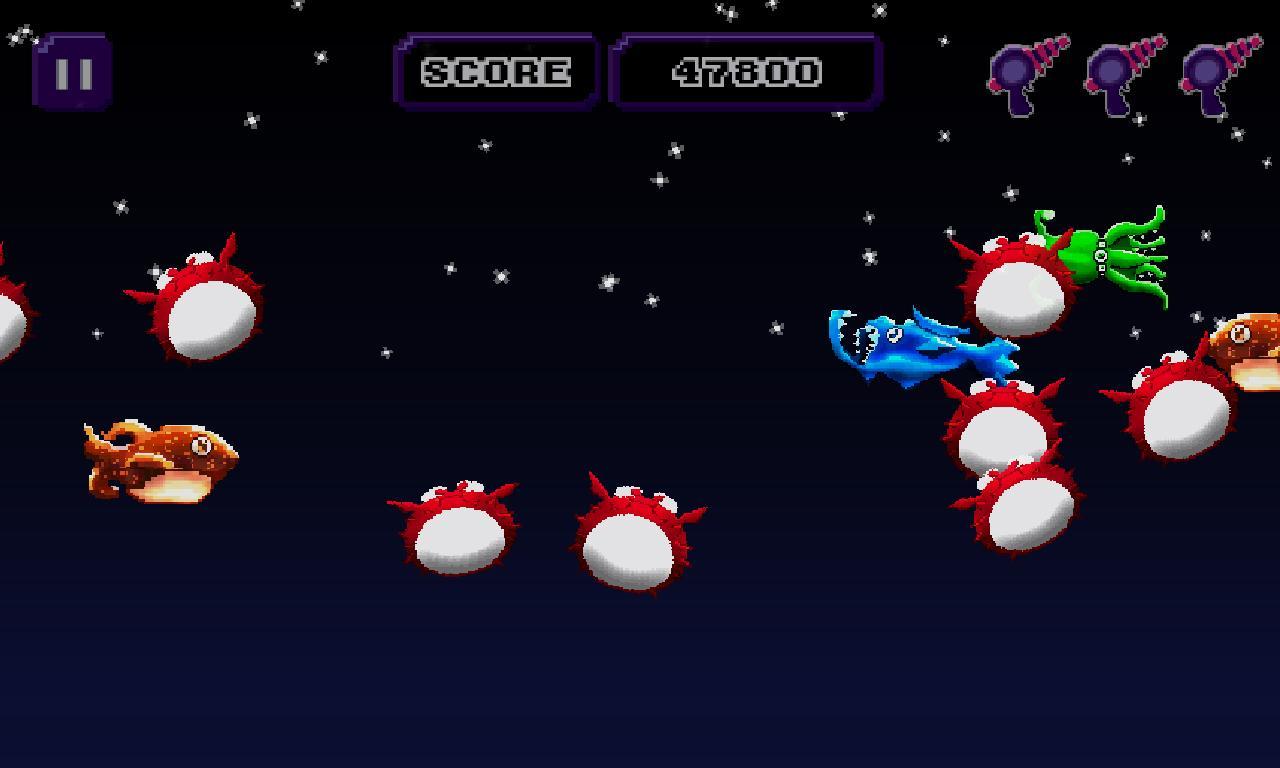Viewport: 1280px width, 768px height.
Task: Click the SCORE label panel
Action: pyautogui.click(x=495, y=72)
